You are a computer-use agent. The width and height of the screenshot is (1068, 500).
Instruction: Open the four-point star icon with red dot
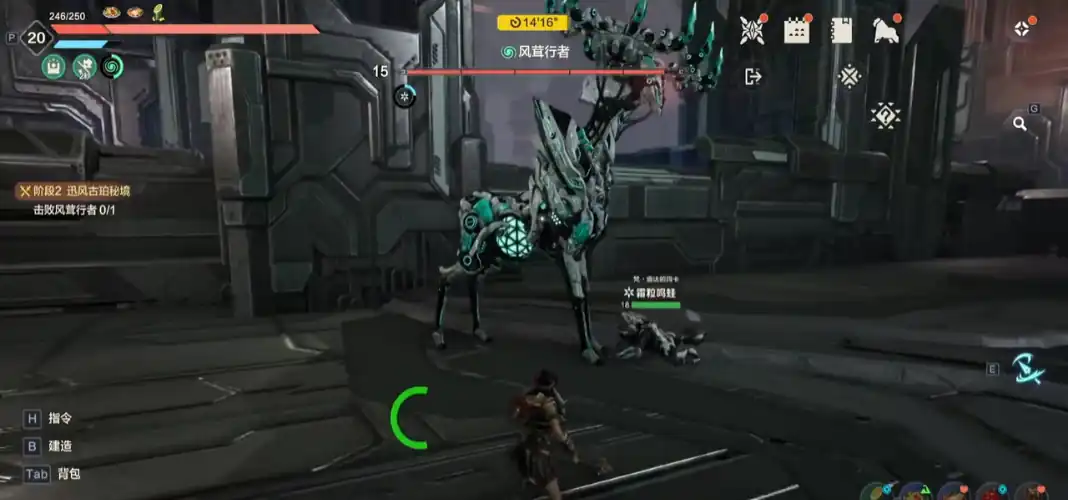(x=1021, y=29)
